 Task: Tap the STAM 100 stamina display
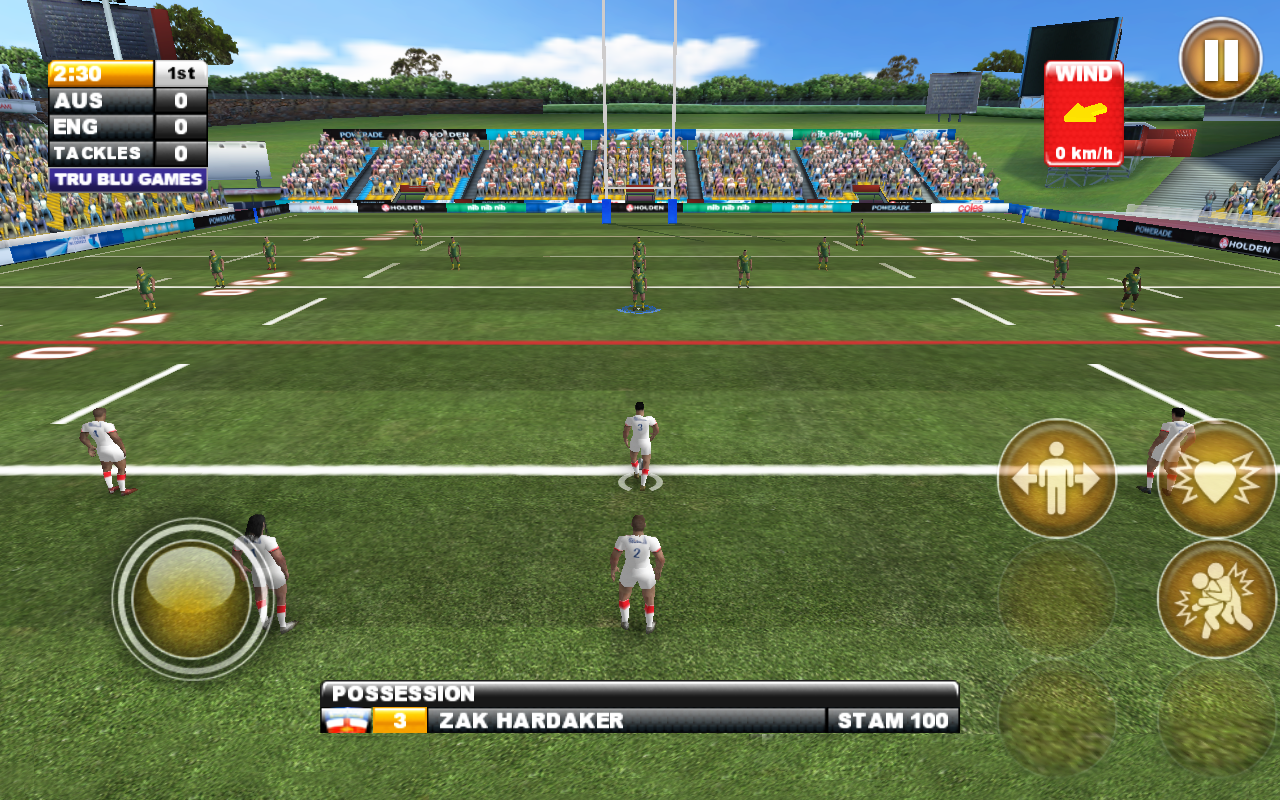(893, 719)
